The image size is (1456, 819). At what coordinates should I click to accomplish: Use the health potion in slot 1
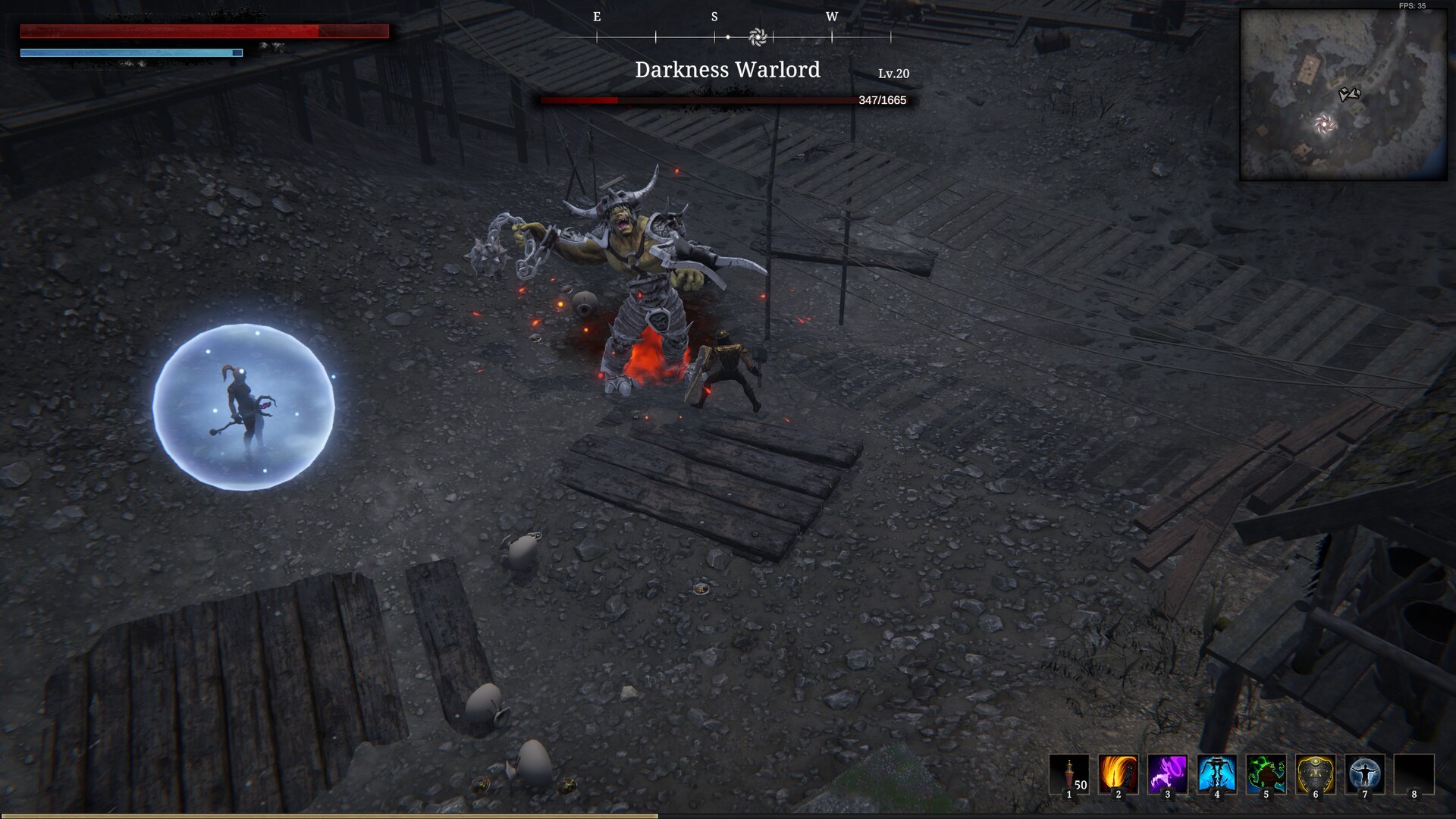point(1069,774)
